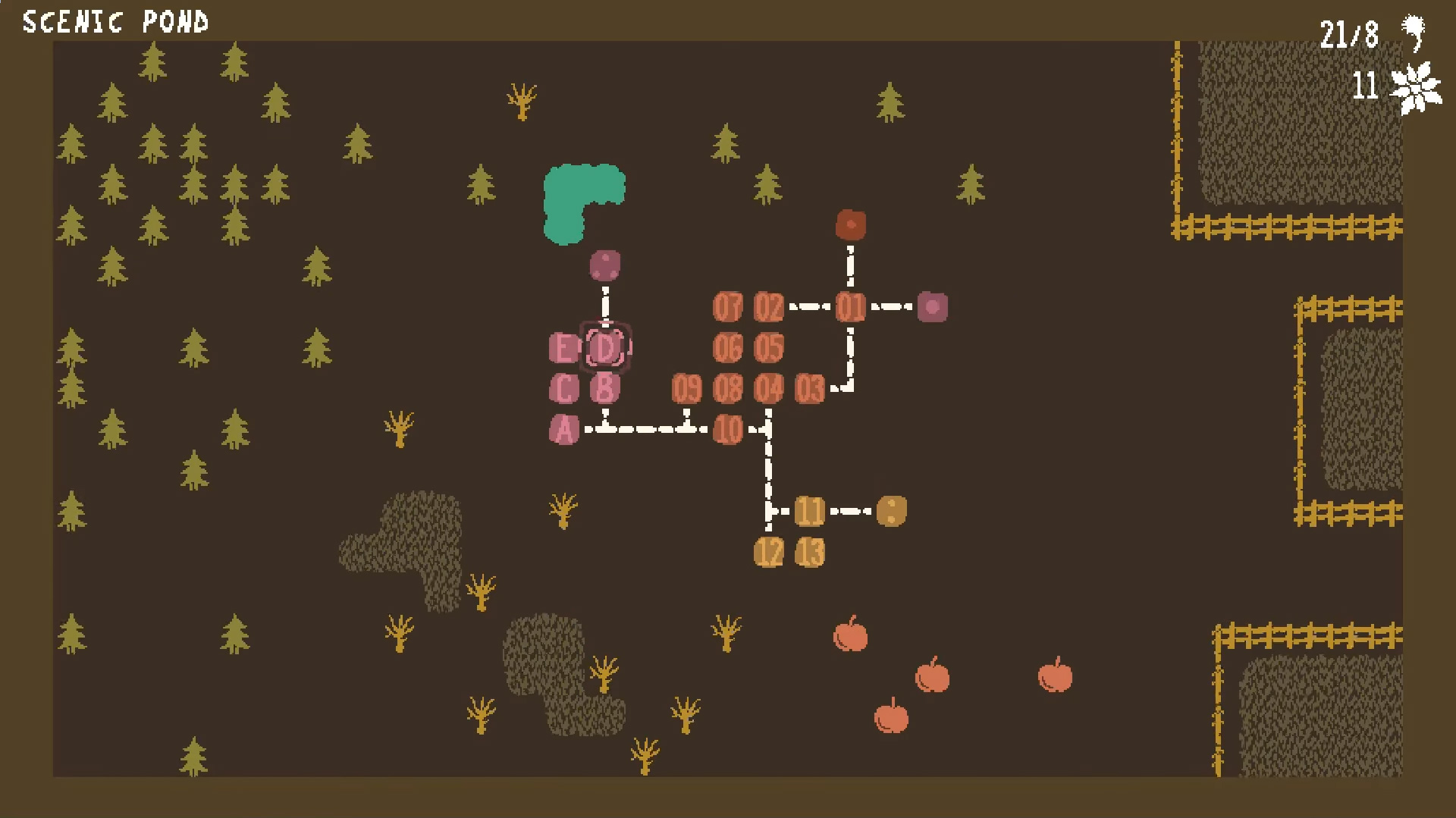Select the pink fruit tile above tile D

[x=604, y=264]
